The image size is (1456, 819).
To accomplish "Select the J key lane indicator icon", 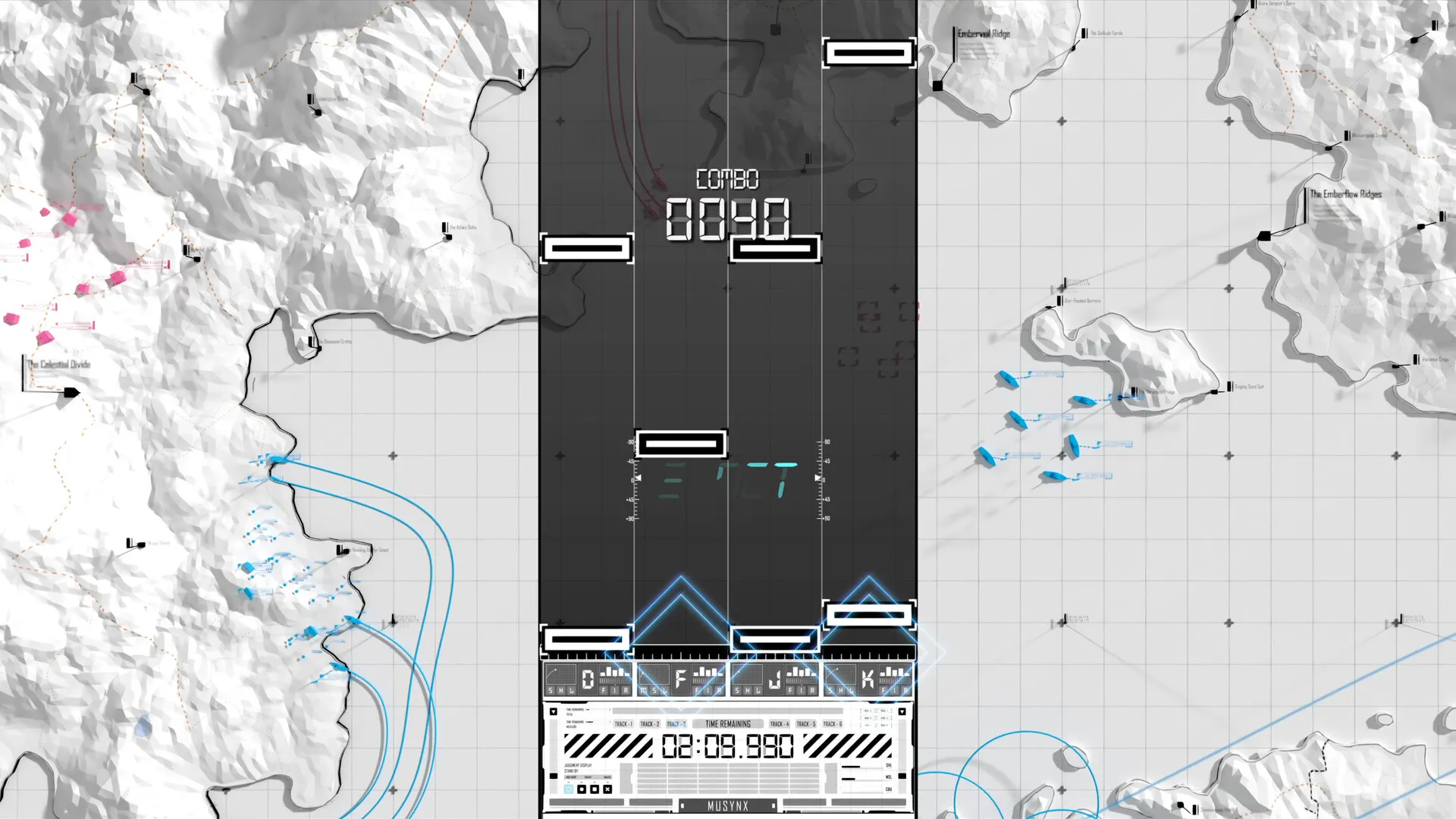I will (x=773, y=678).
